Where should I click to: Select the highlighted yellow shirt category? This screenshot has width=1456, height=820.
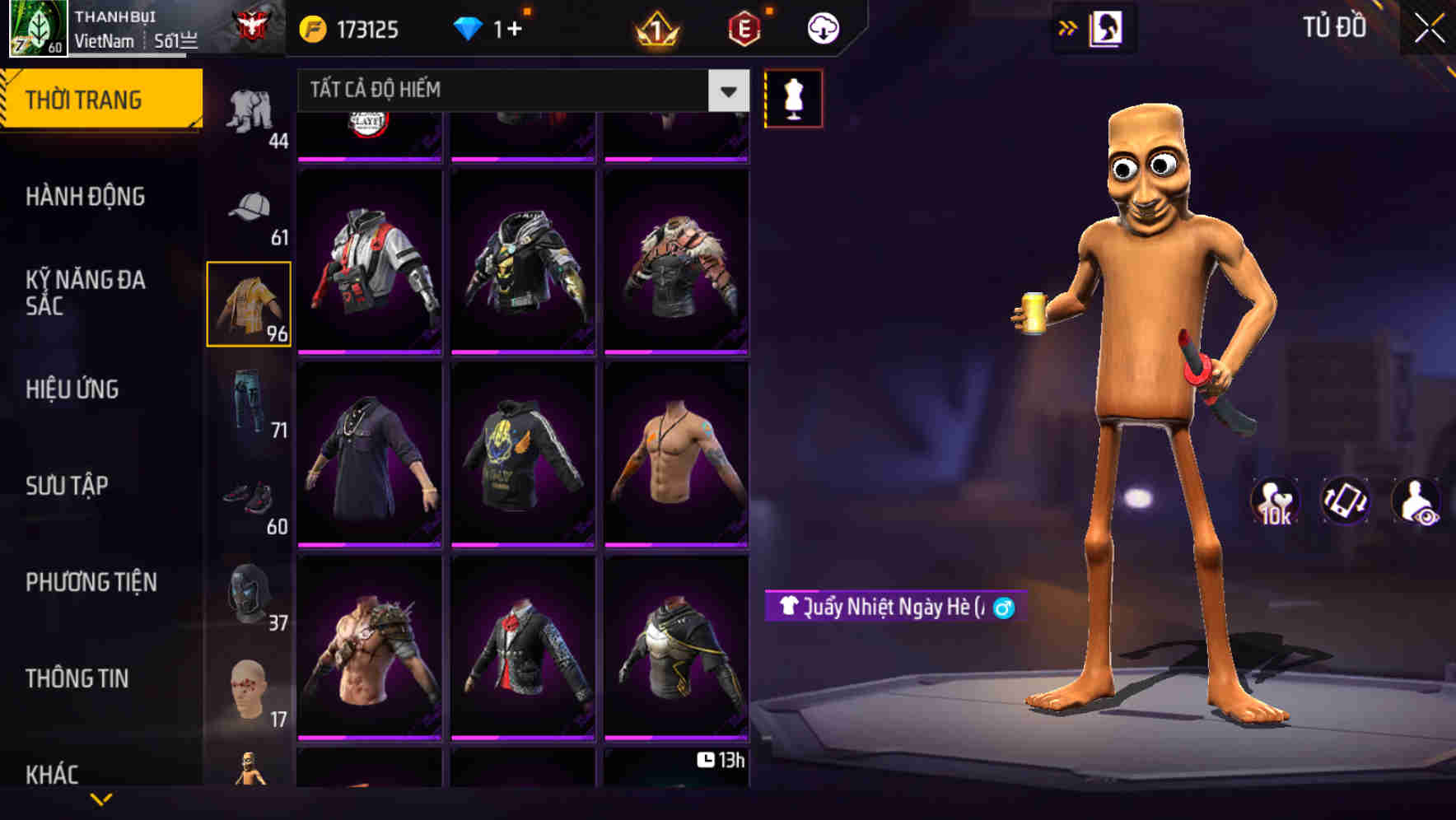pyautogui.click(x=249, y=303)
